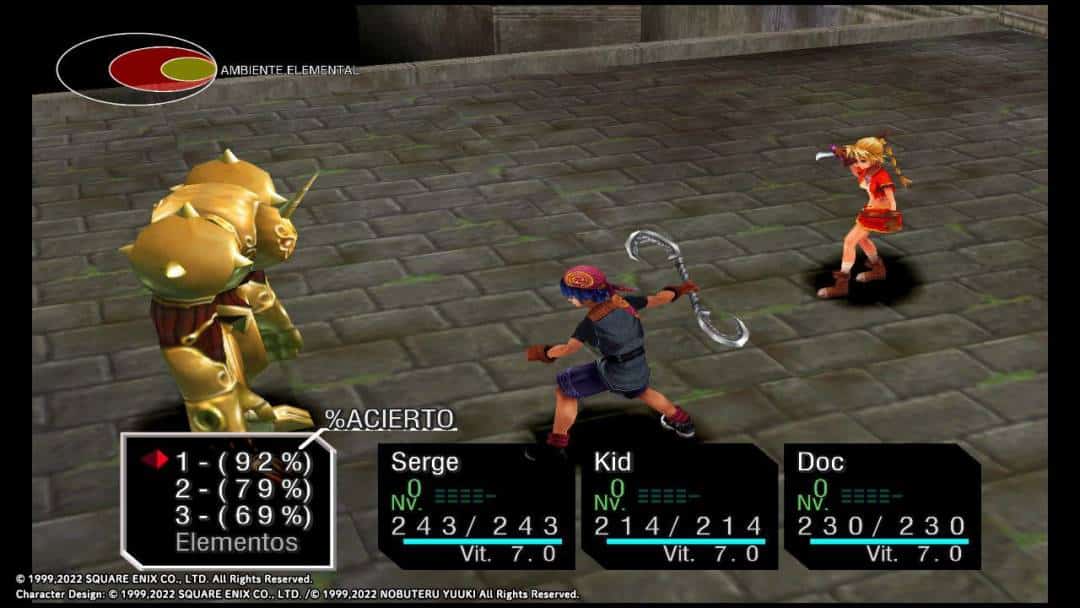1080x608 pixels.
Task: Select Kid's status panel
Action: click(679, 506)
